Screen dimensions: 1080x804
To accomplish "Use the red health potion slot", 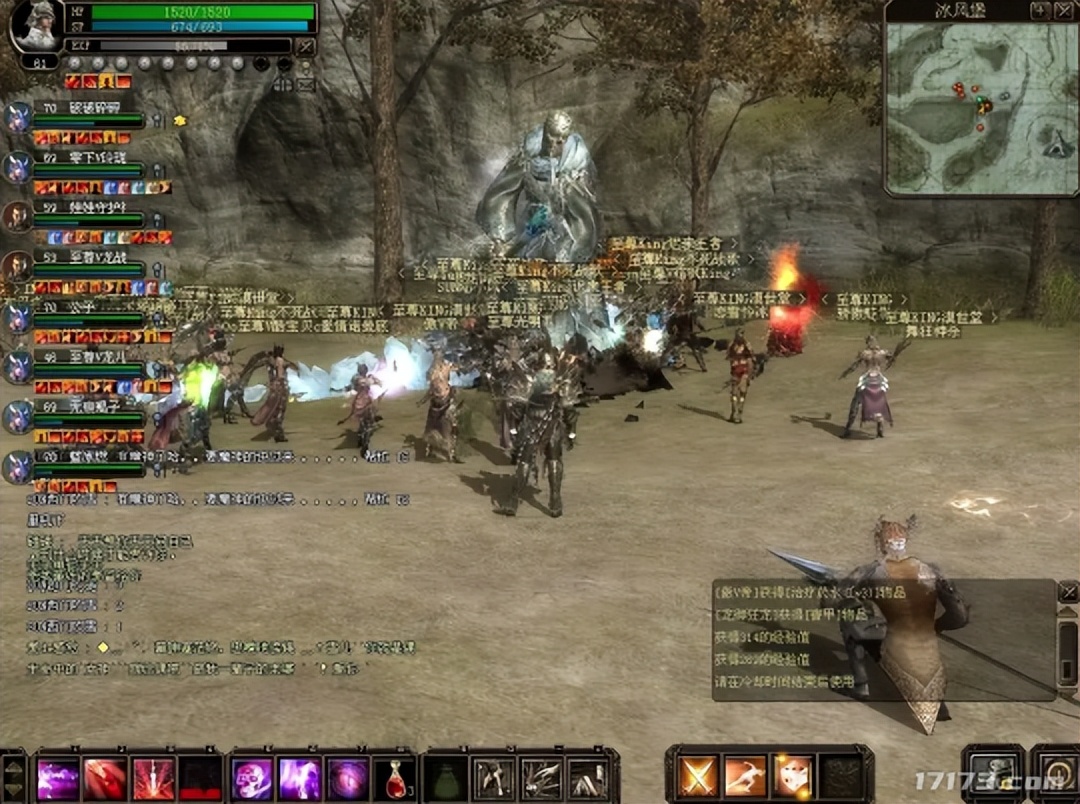I will (x=393, y=778).
